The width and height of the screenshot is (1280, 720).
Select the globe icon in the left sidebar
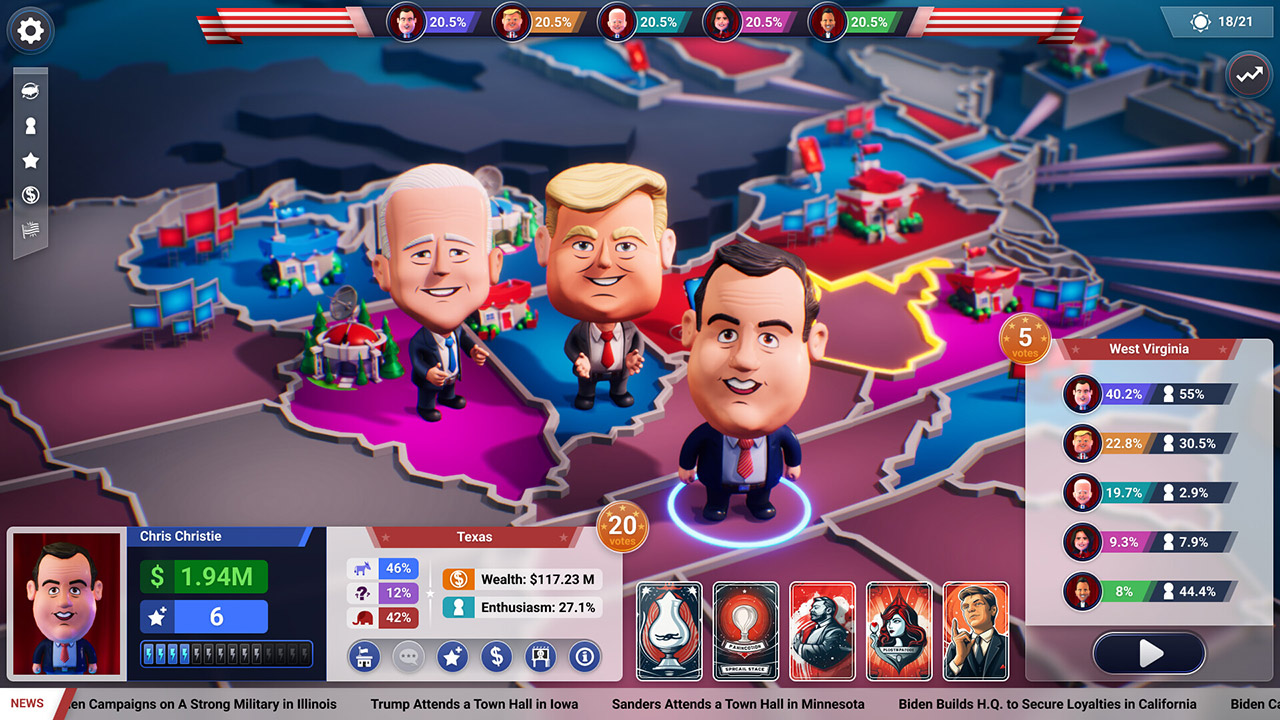click(30, 90)
